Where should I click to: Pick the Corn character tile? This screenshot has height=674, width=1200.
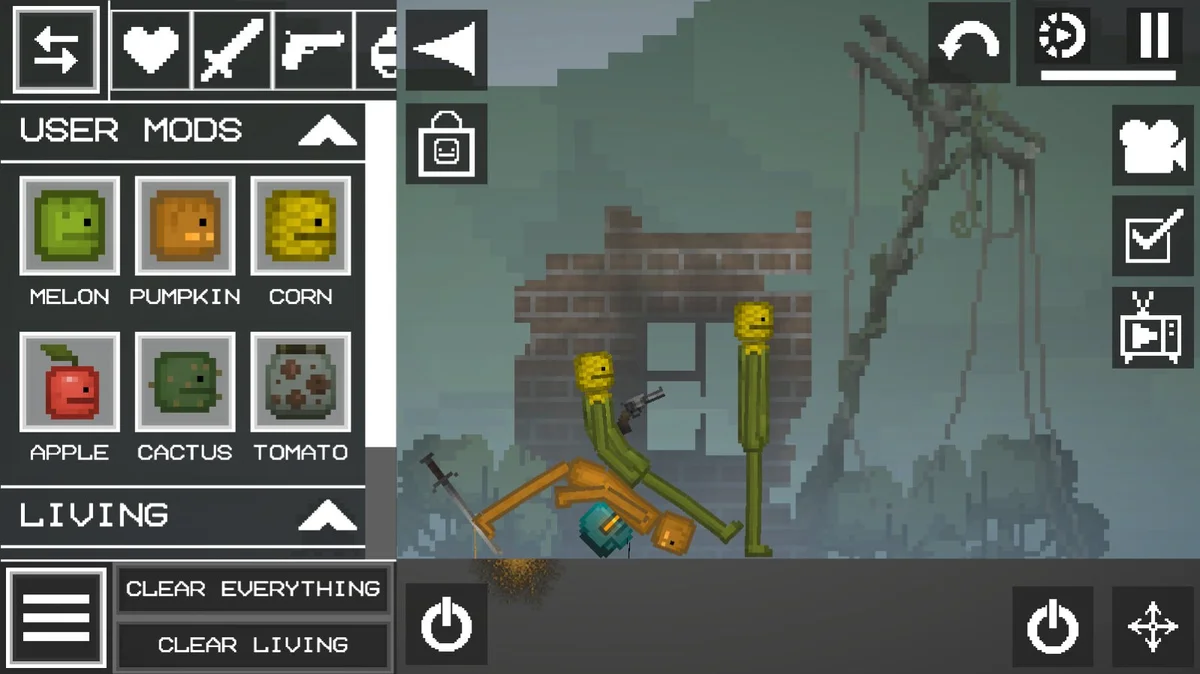[x=300, y=226]
